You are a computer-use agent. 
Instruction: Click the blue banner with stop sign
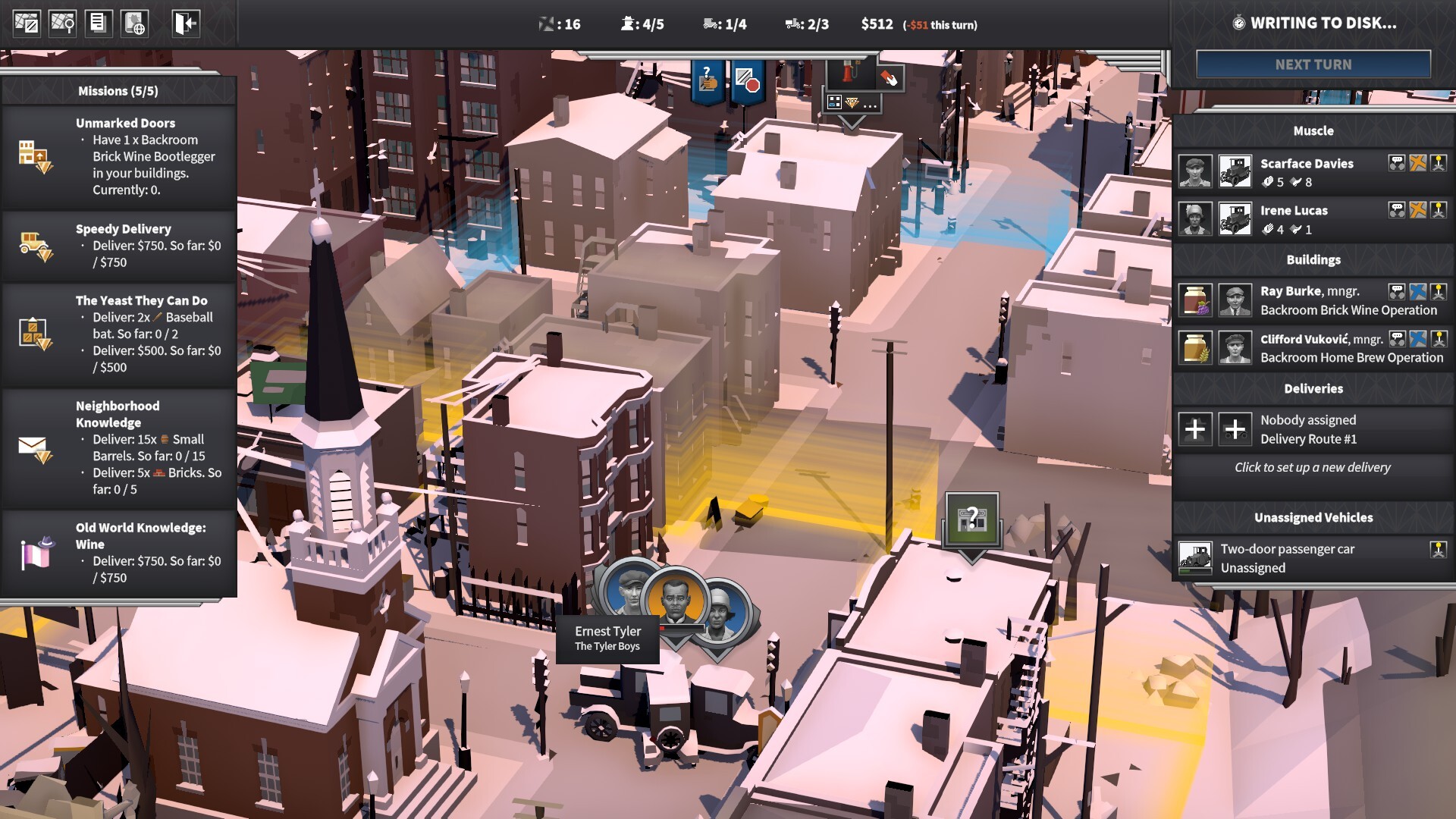(746, 81)
